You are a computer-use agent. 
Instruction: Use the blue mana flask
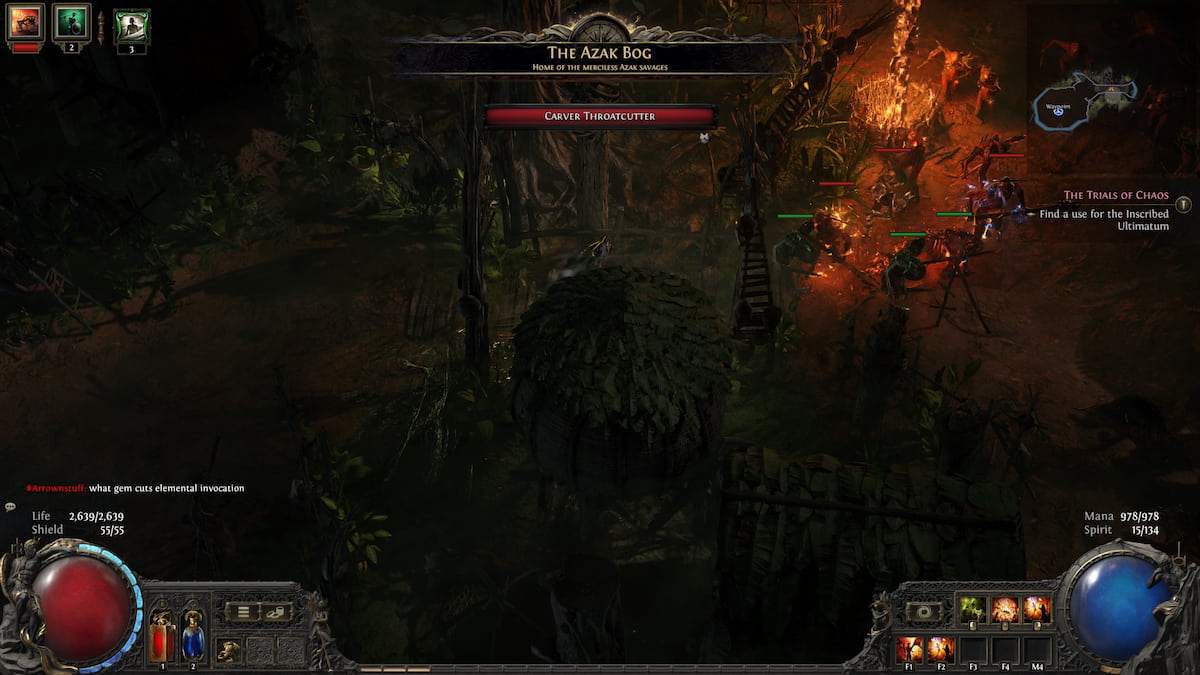(x=192, y=634)
